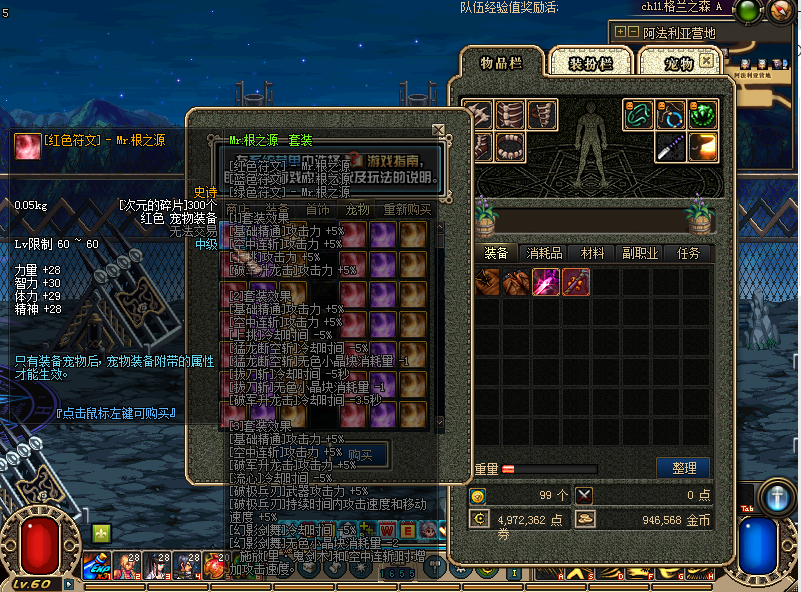Select the 物品栏 inventory tab
This screenshot has width=801, height=592.
click(x=502, y=63)
